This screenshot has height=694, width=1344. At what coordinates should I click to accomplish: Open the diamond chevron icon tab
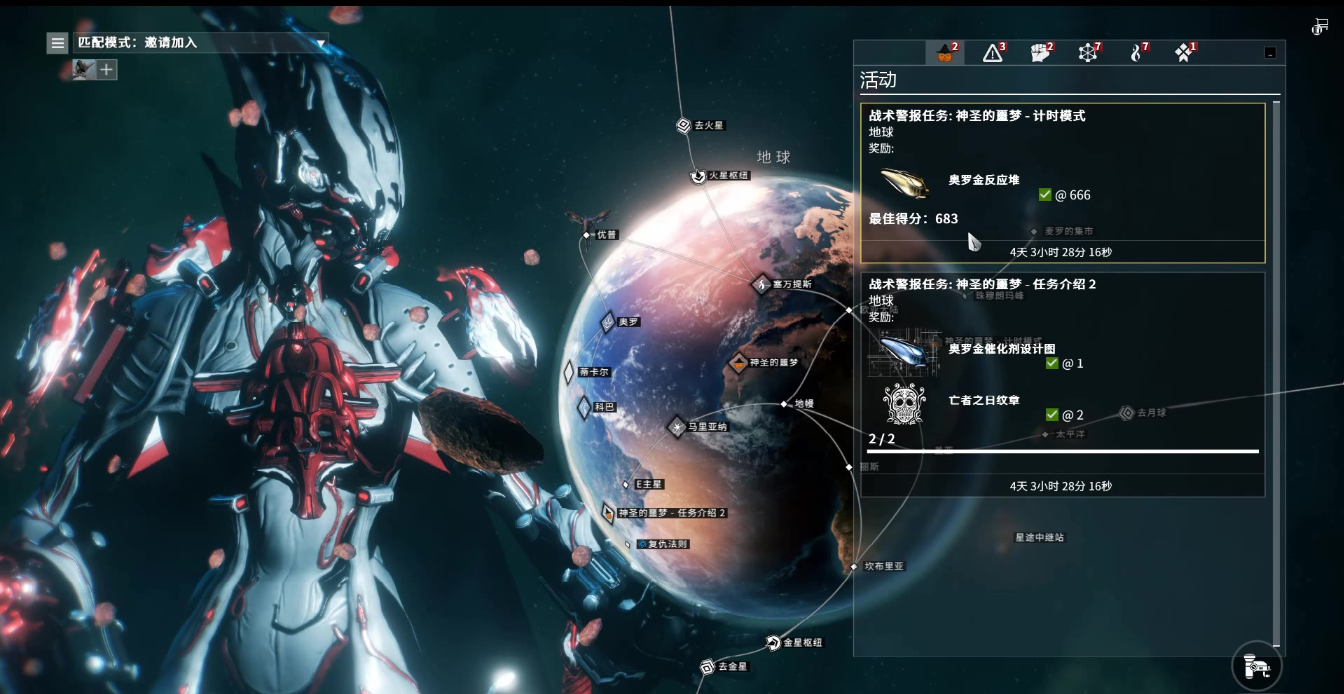[1184, 53]
